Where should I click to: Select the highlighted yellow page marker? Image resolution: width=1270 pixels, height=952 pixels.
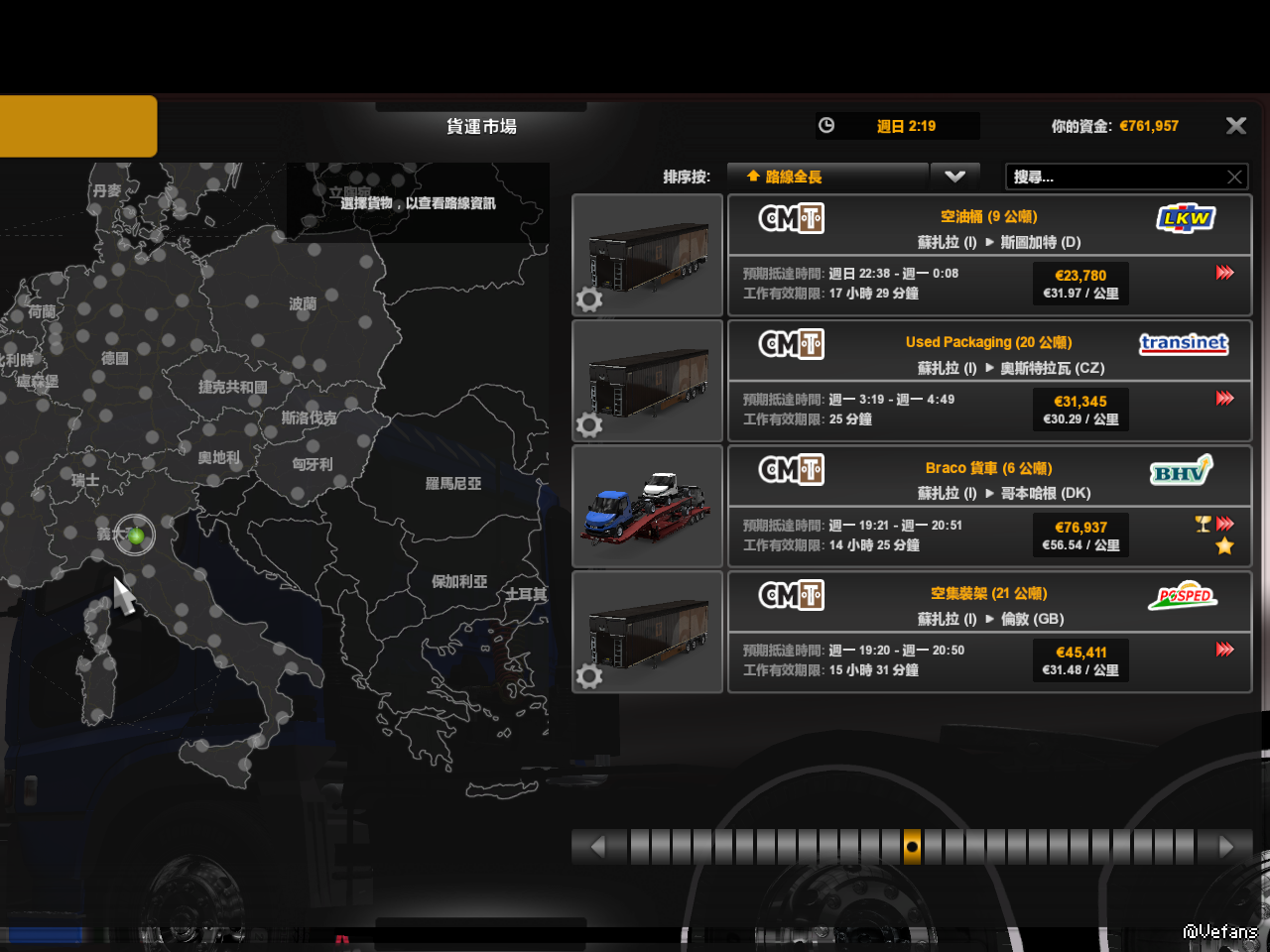pos(912,847)
